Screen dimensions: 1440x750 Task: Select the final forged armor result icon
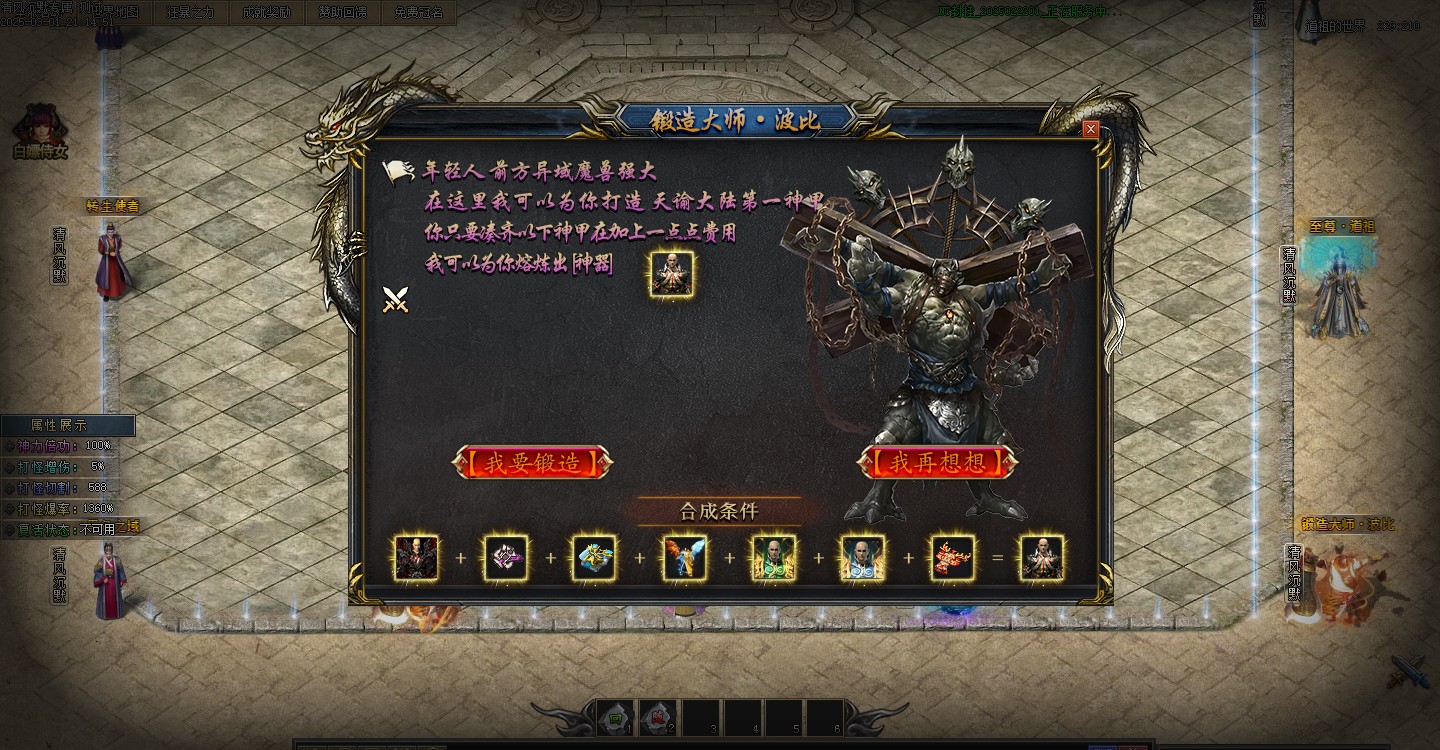[1041, 558]
